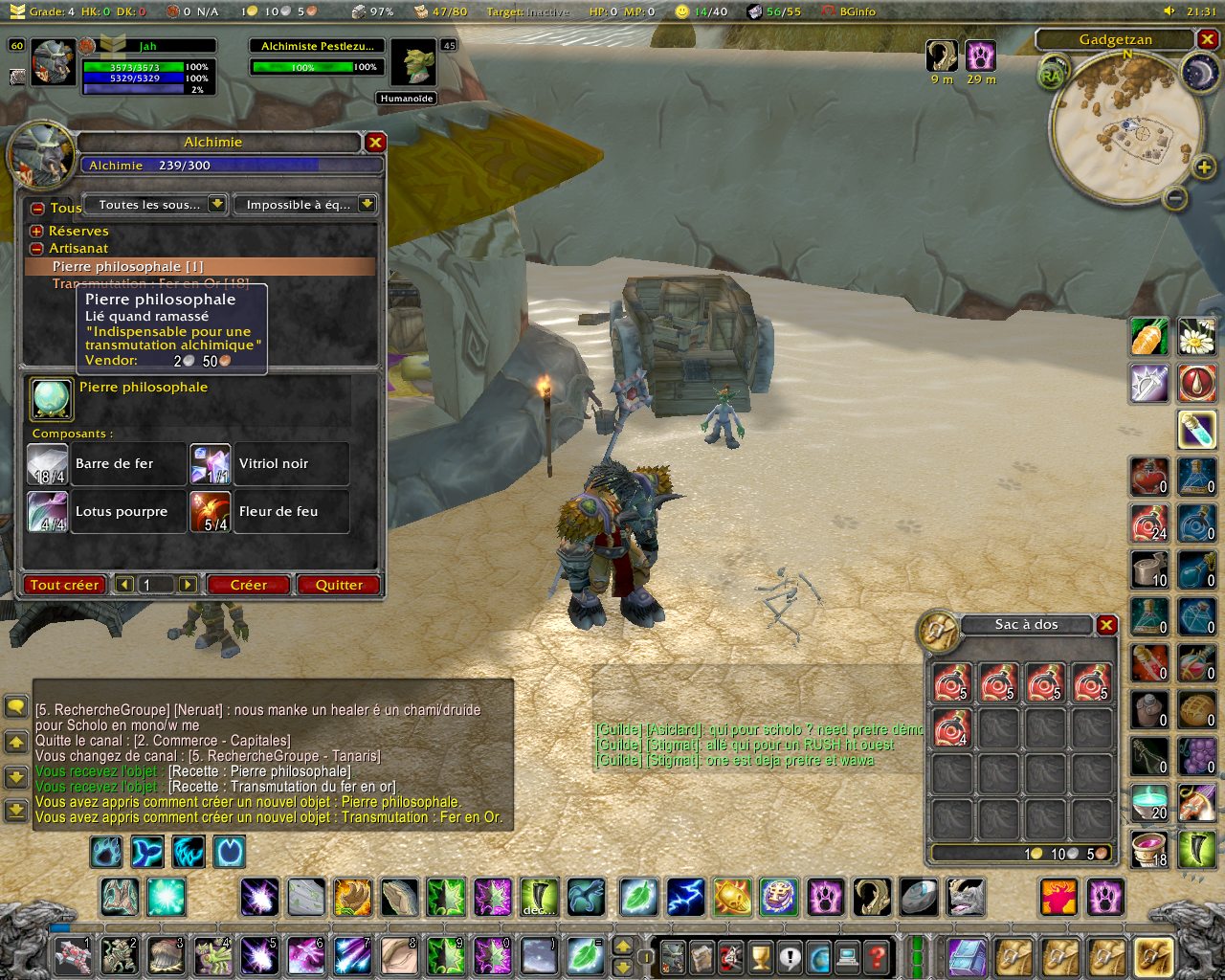Image resolution: width=1225 pixels, height=980 pixels.
Task: Increase the craft quantity with right arrow
Action: pos(188,585)
